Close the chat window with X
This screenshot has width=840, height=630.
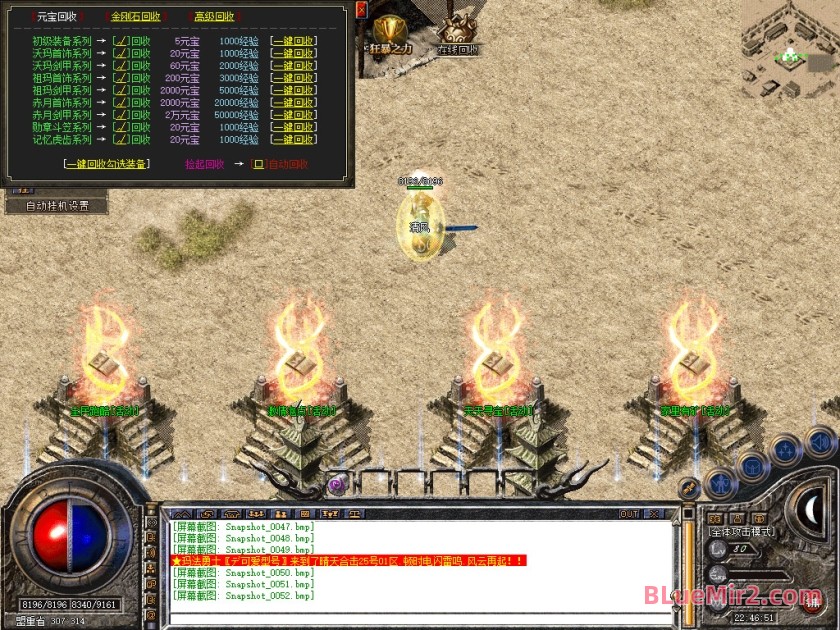tap(655, 514)
